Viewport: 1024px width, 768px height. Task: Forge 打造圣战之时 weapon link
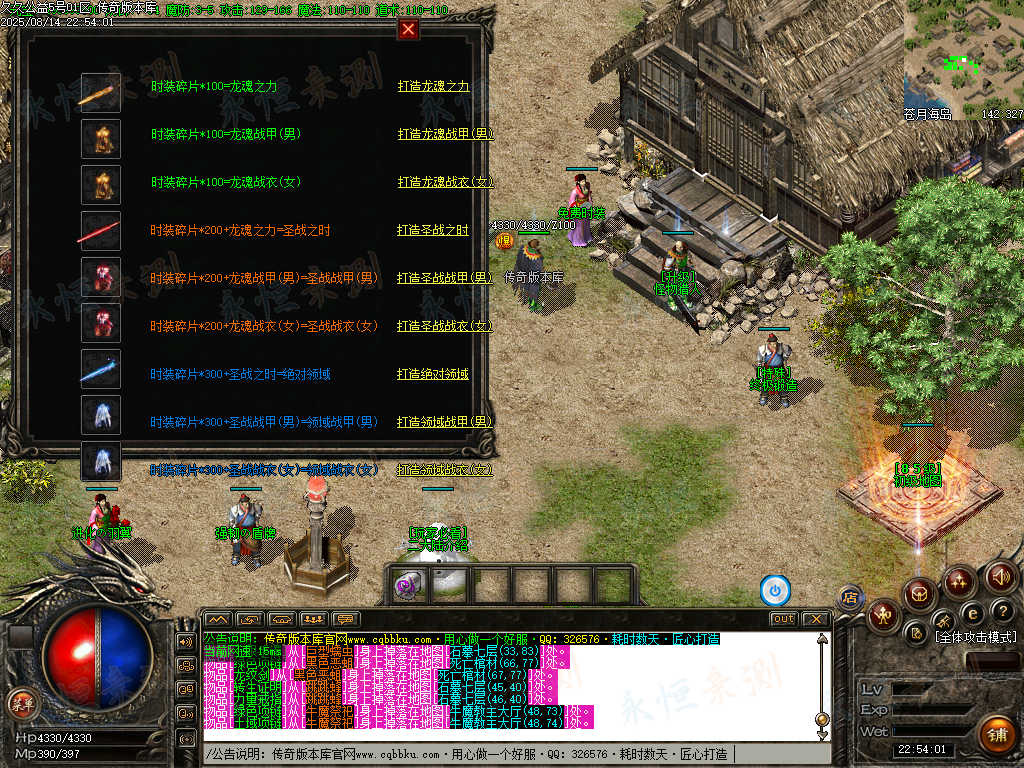(432, 230)
